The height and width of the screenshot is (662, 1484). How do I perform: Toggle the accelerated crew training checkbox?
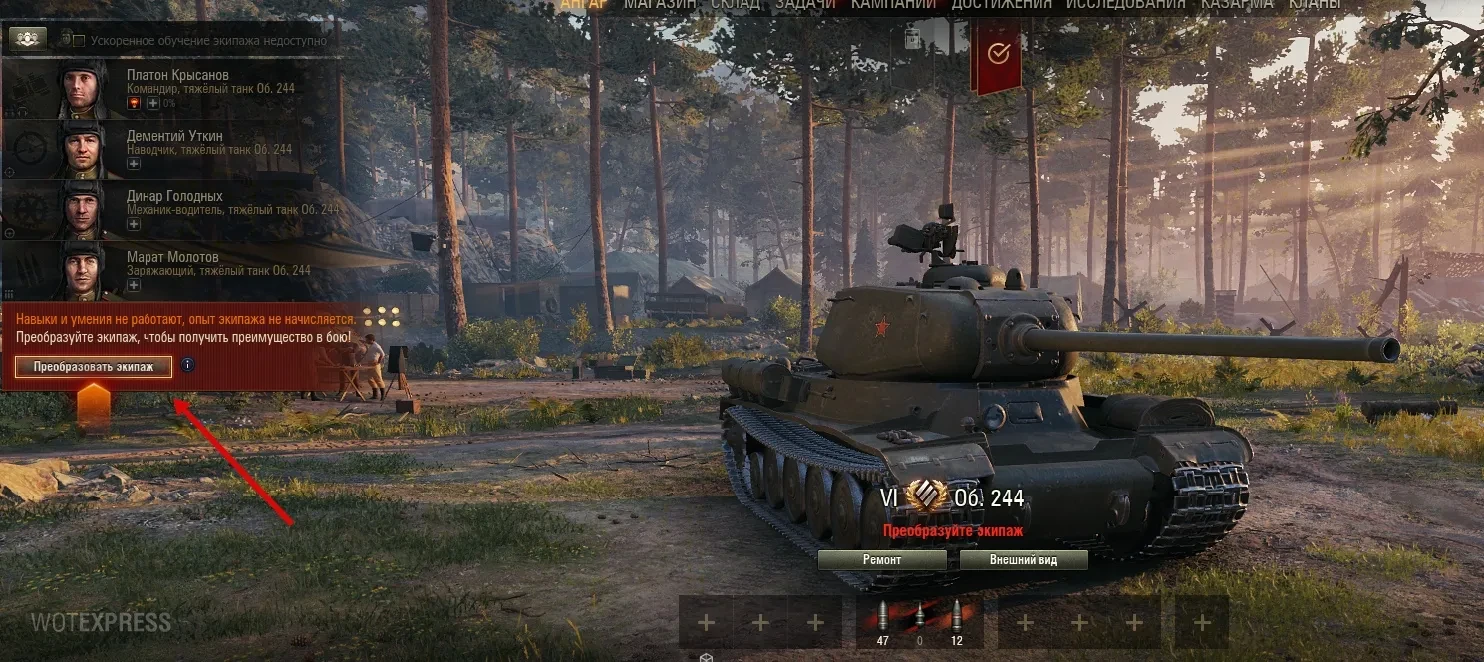pos(67,40)
